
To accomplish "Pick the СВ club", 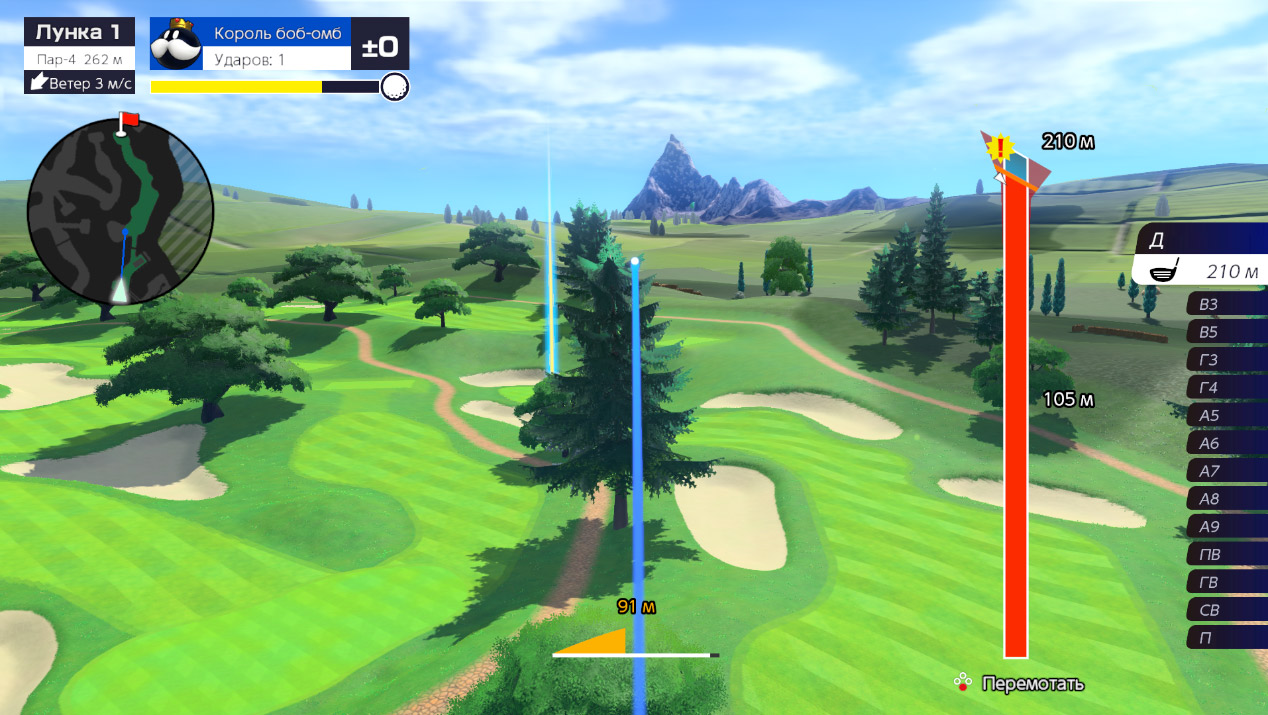I will (x=1226, y=610).
